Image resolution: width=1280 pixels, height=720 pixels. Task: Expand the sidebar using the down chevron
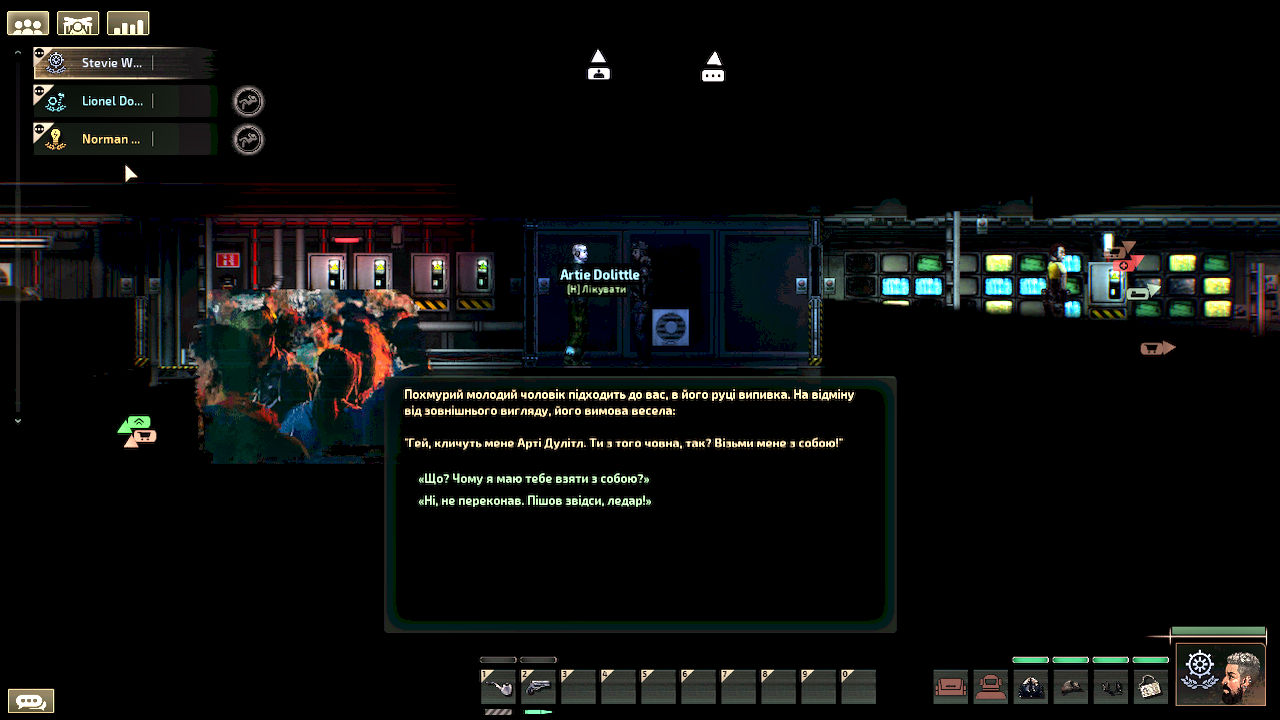(x=17, y=421)
